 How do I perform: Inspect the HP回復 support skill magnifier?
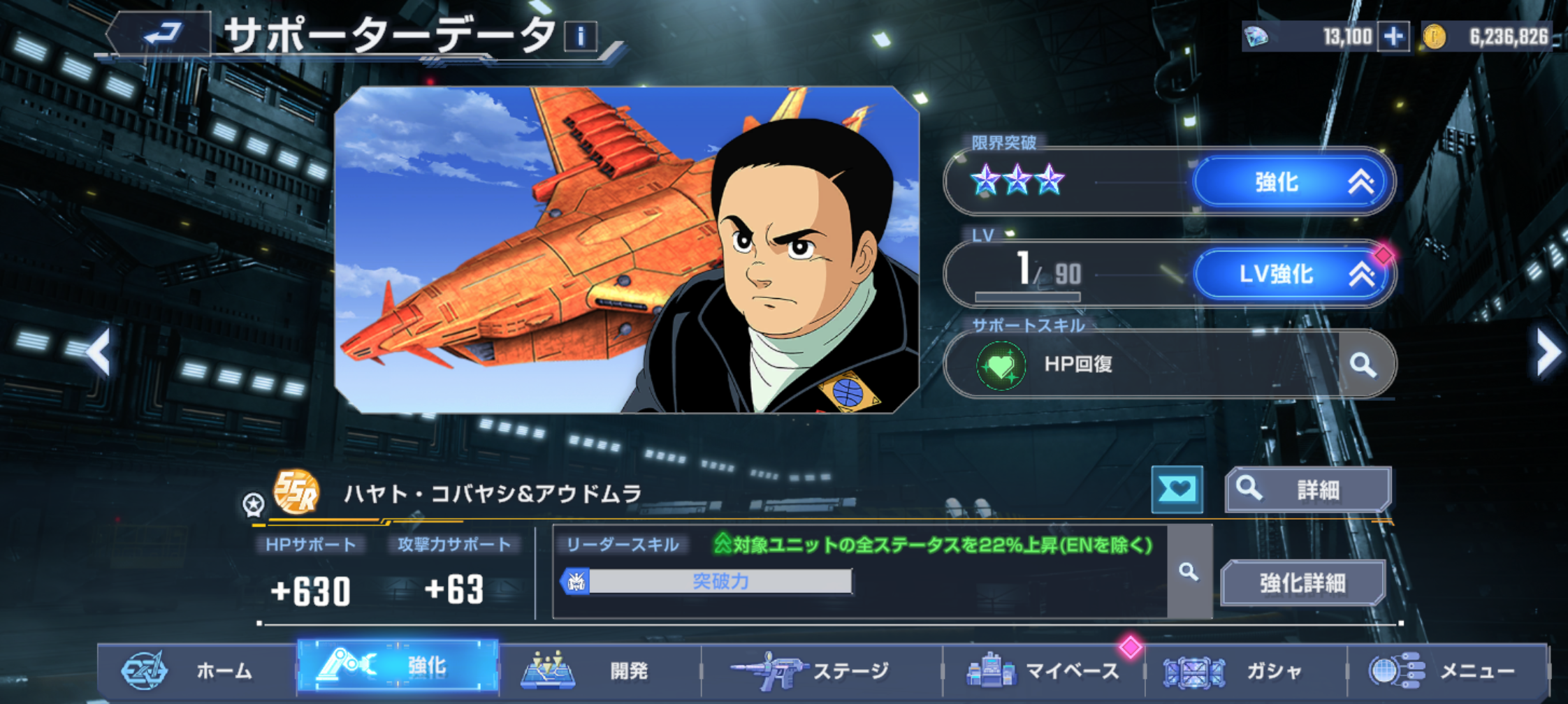[x=1363, y=365]
